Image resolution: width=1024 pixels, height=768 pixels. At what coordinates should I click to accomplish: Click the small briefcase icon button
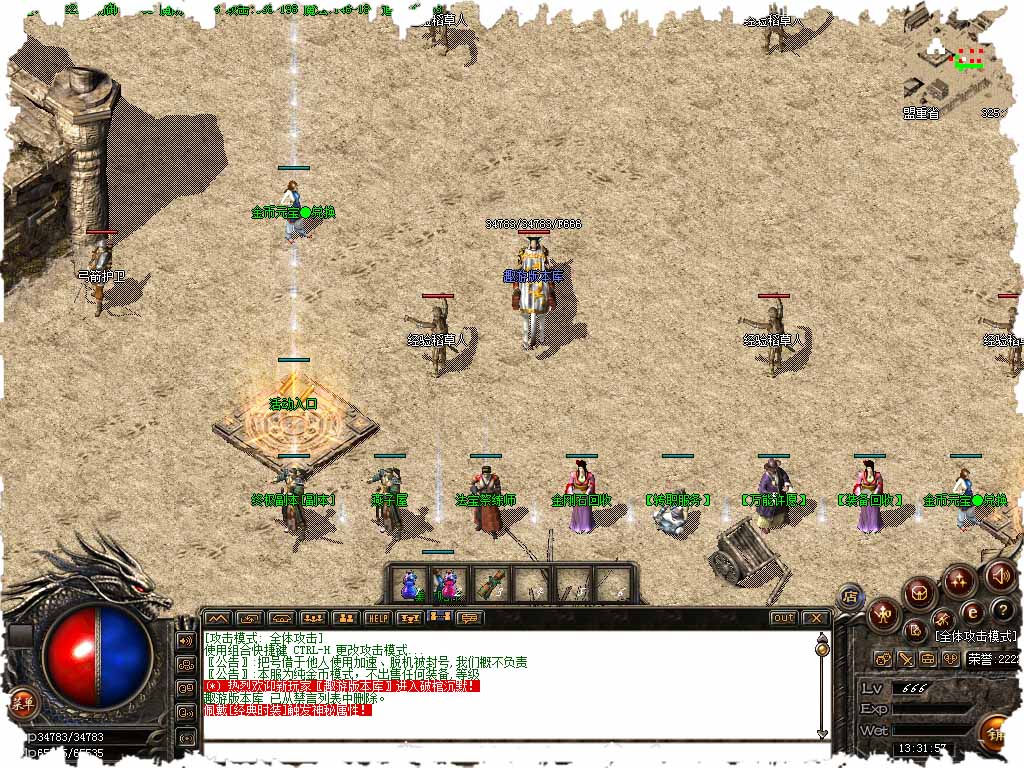pos(927,659)
